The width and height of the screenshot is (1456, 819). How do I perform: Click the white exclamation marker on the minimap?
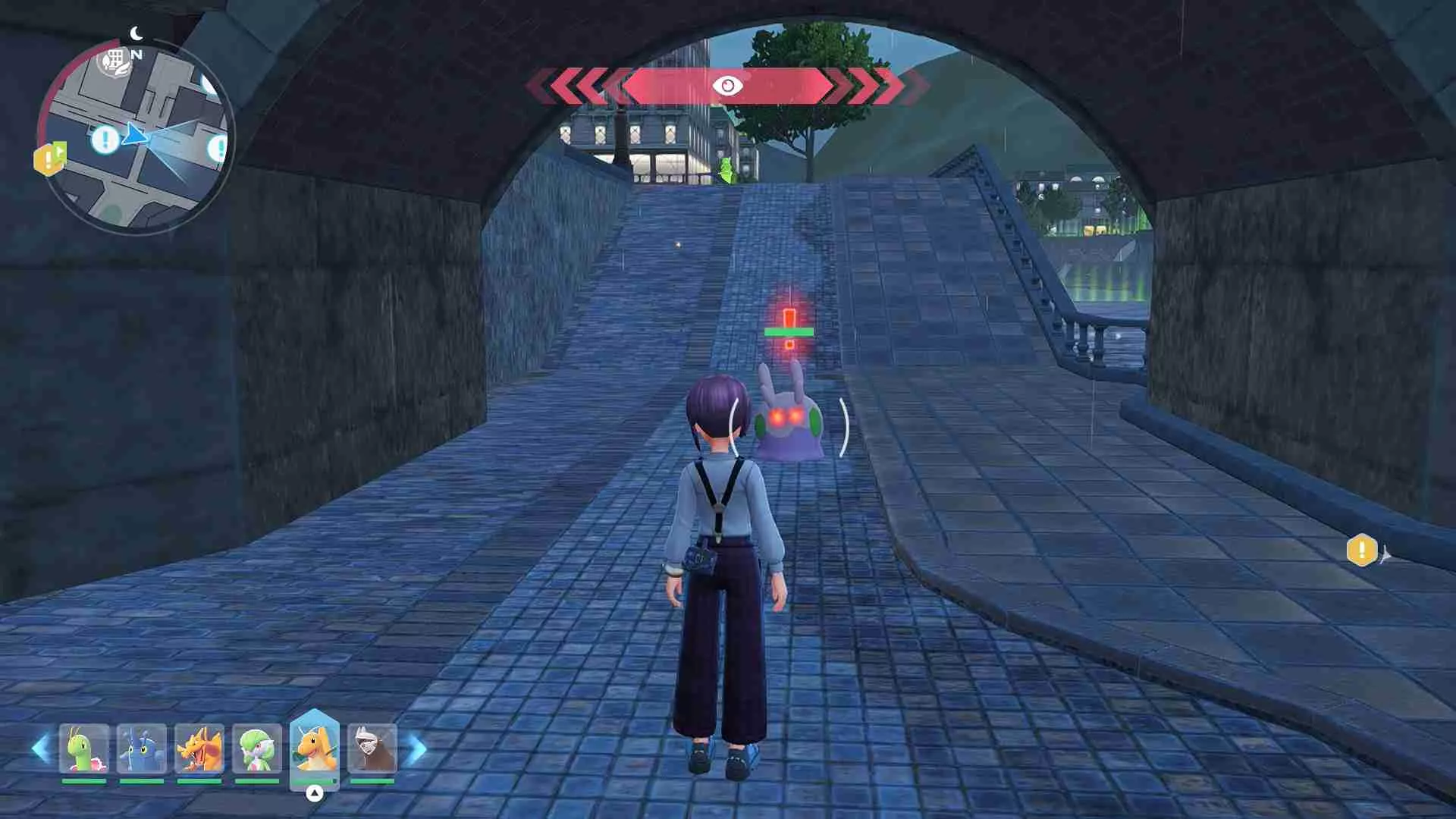point(105,138)
